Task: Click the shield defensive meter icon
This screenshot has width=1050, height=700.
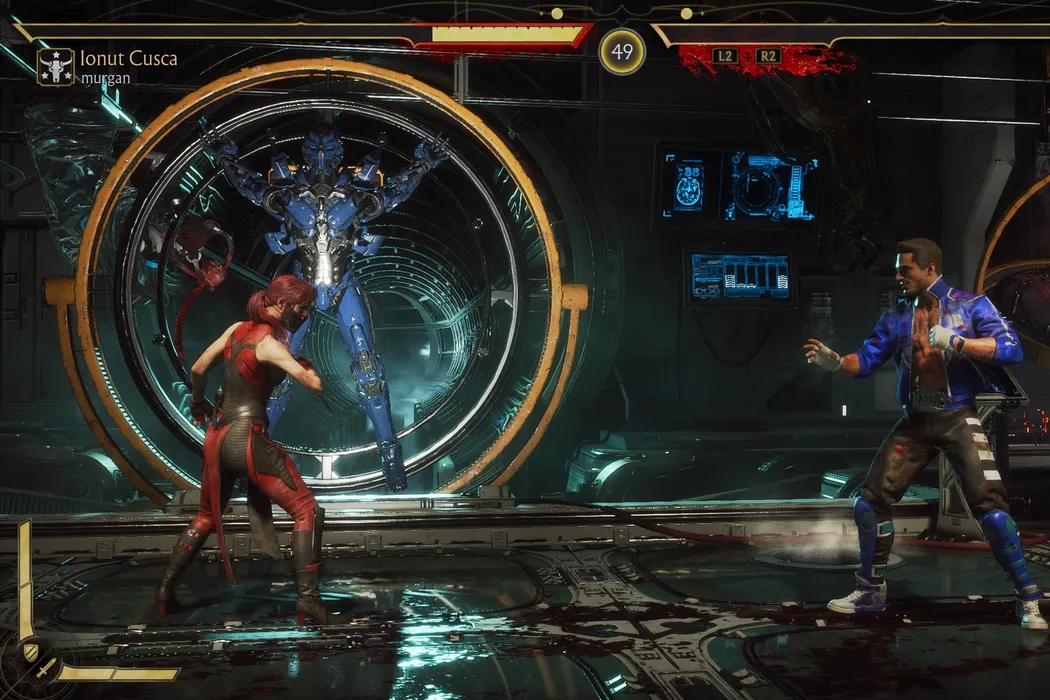Action: 30,652
